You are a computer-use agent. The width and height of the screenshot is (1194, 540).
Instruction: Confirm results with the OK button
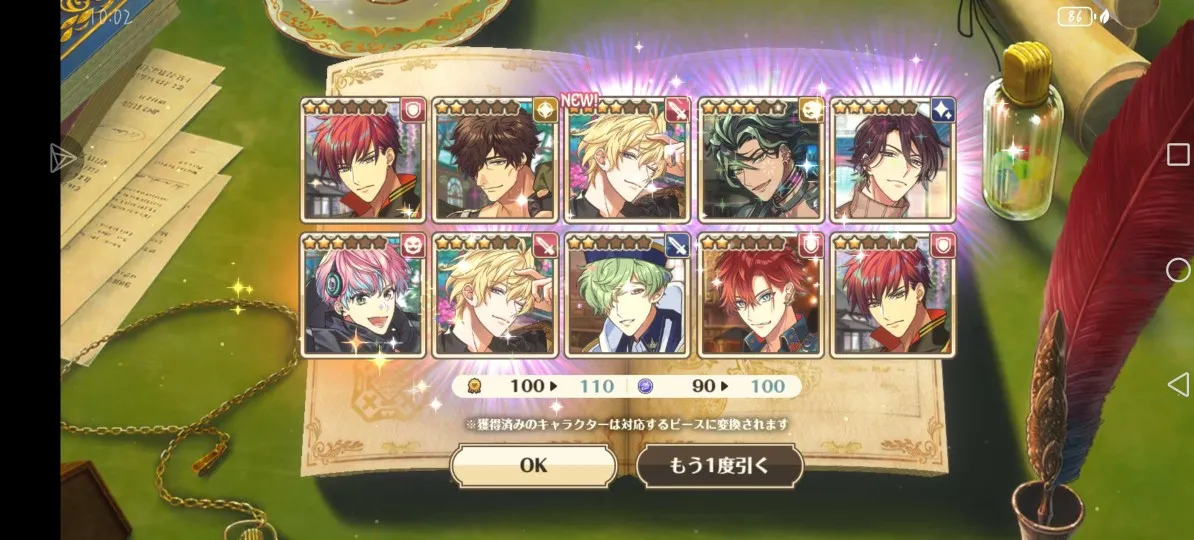(x=533, y=466)
